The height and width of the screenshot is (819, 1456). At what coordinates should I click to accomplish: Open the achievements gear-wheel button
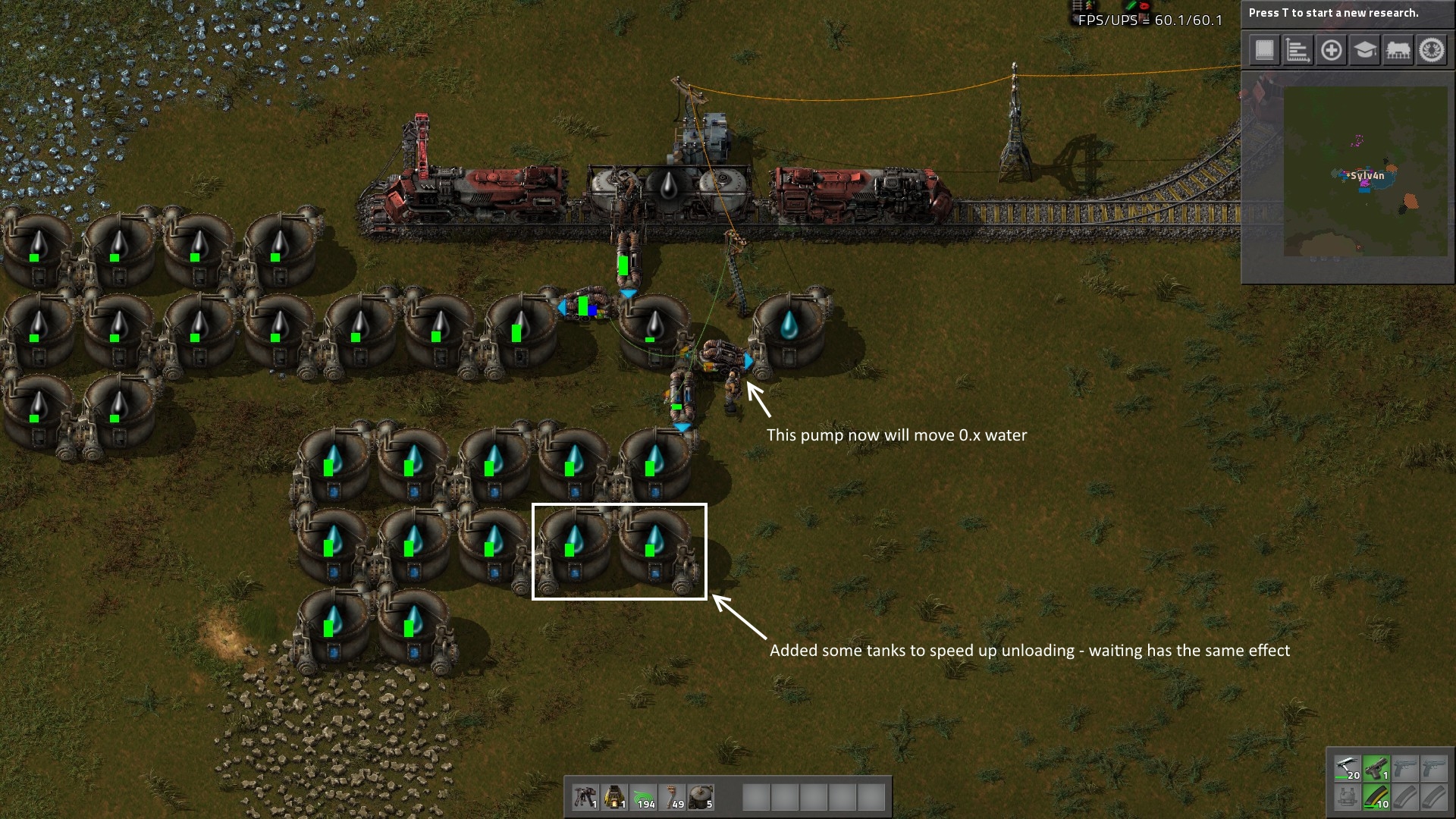click(1432, 51)
